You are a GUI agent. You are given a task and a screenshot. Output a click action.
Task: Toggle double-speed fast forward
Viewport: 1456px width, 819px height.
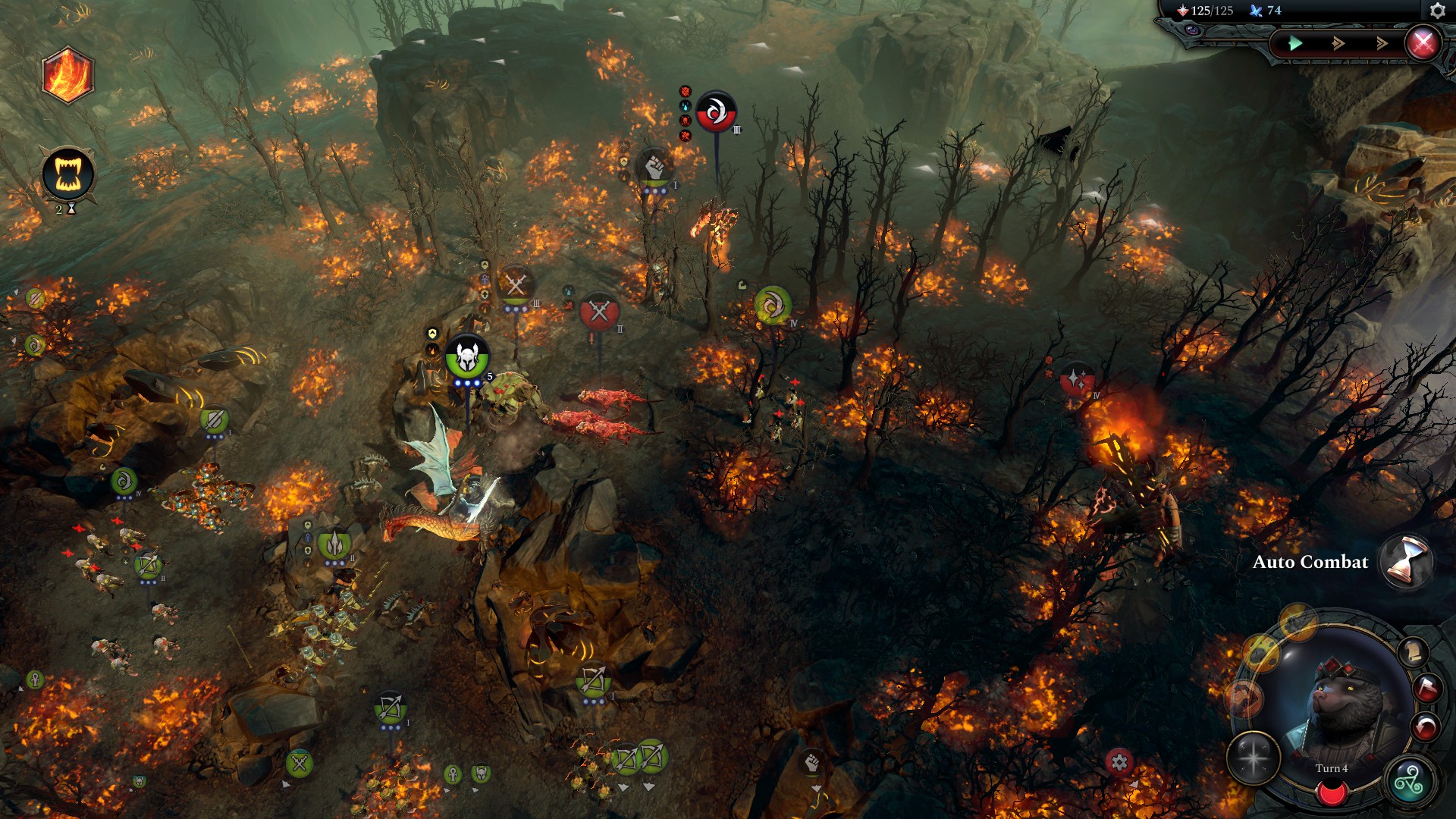[x=1338, y=43]
